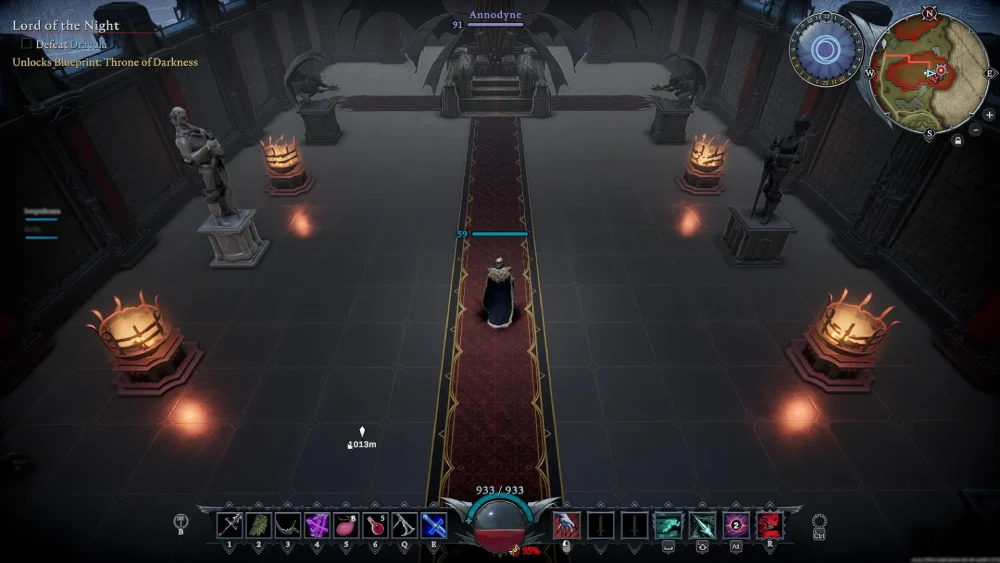This screenshot has height=563, width=1000.
Task: Select the Lord of the Night quest tracker
Action: 66,26
